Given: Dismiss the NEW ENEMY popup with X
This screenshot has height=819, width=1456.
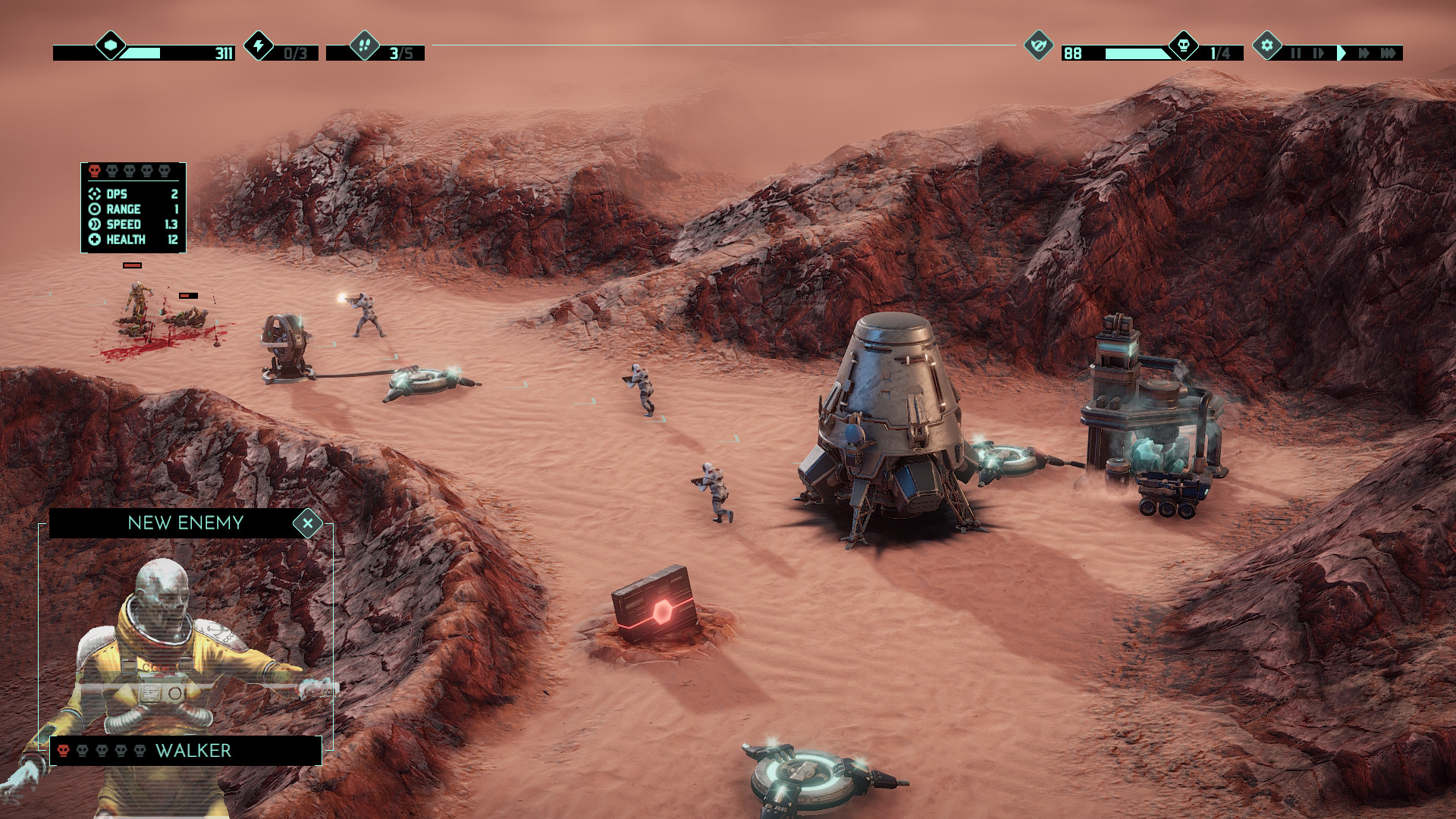Looking at the screenshot, I should [x=308, y=522].
